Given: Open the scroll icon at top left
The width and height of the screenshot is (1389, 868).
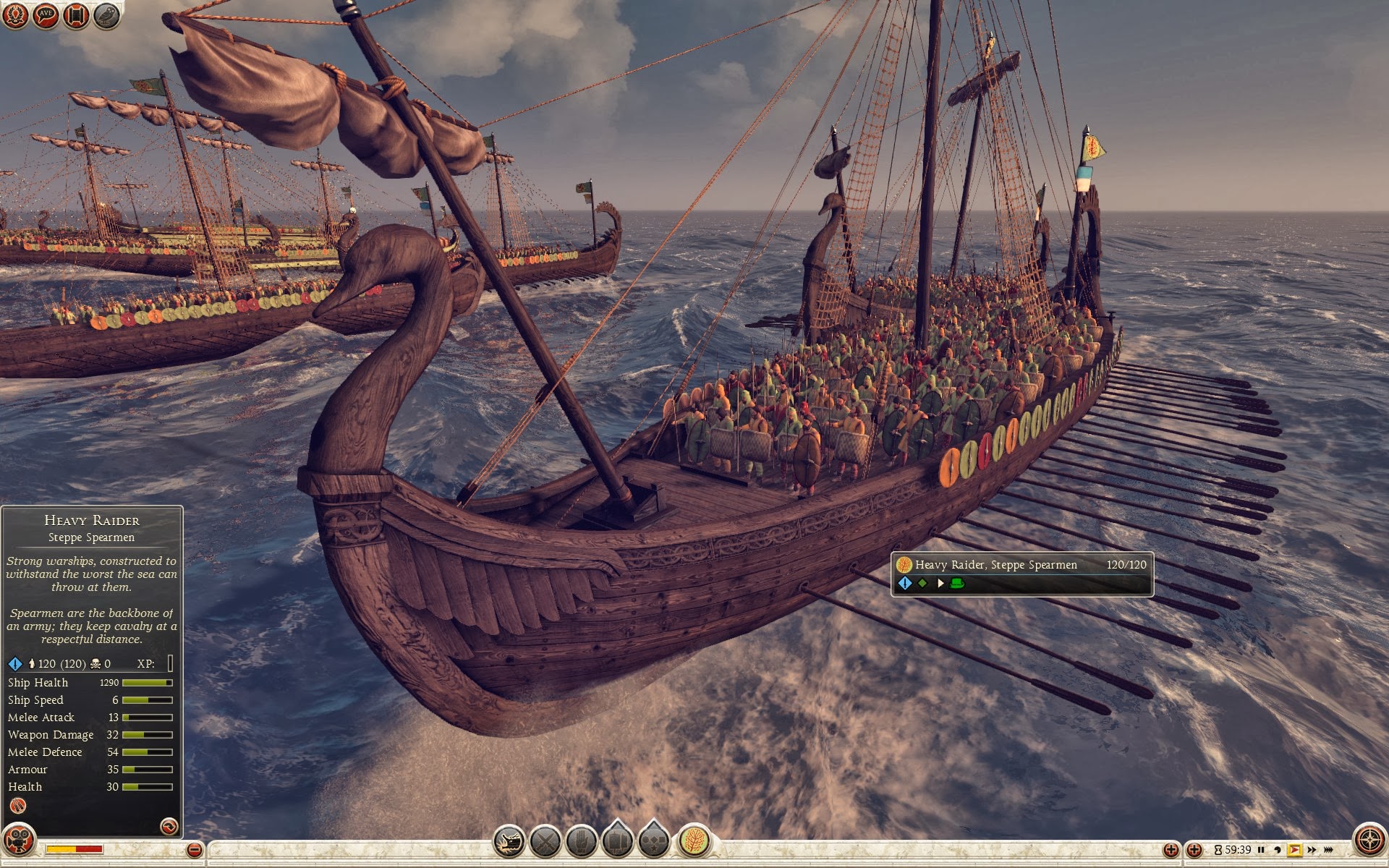Looking at the screenshot, I should [x=76, y=14].
